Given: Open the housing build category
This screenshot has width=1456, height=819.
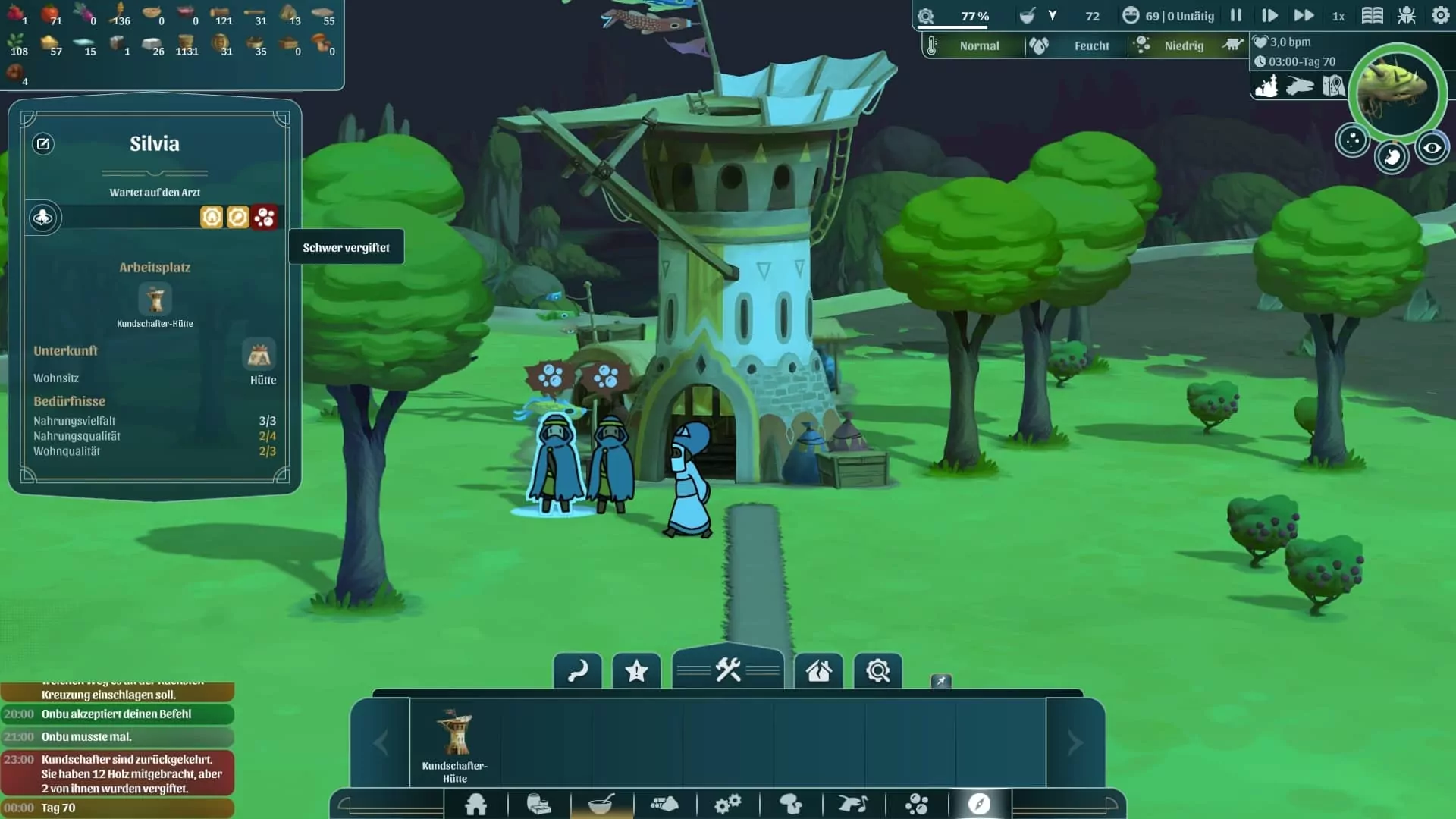Looking at the screenshot, I should tap(476, 804).
